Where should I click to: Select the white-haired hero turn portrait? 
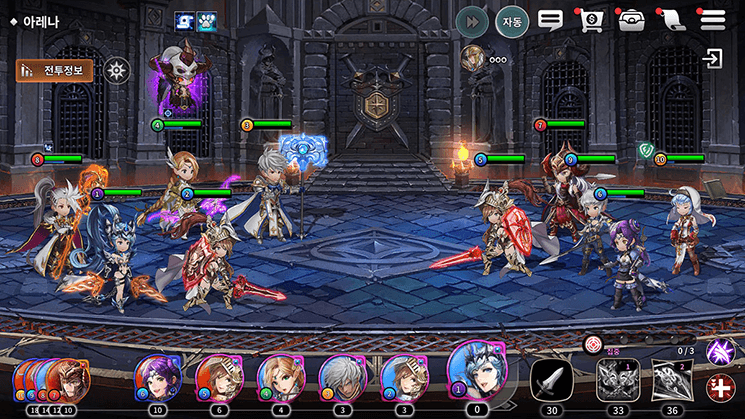point(341,378)
